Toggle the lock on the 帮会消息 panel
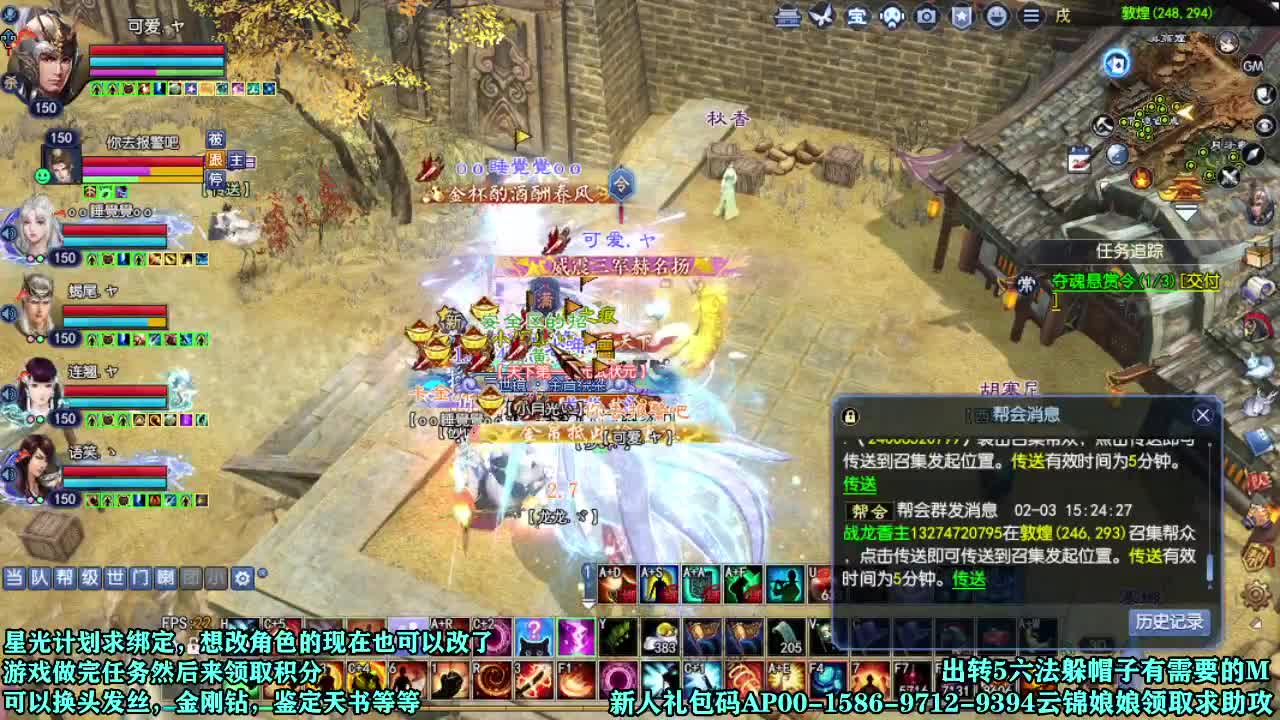The image size is (1280, 720). (x=849, y=416)
